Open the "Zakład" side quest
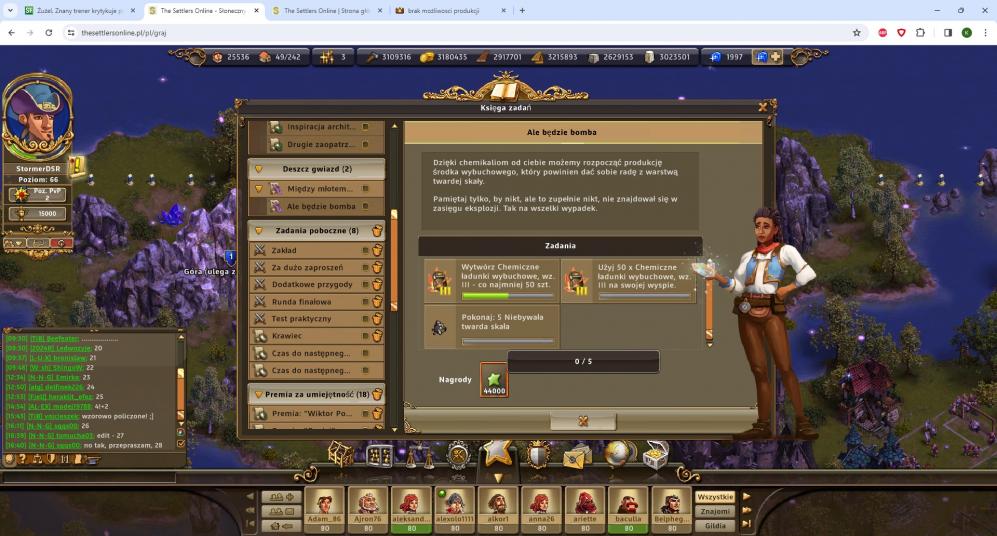997x536 pixels. (x=312, y=249)
